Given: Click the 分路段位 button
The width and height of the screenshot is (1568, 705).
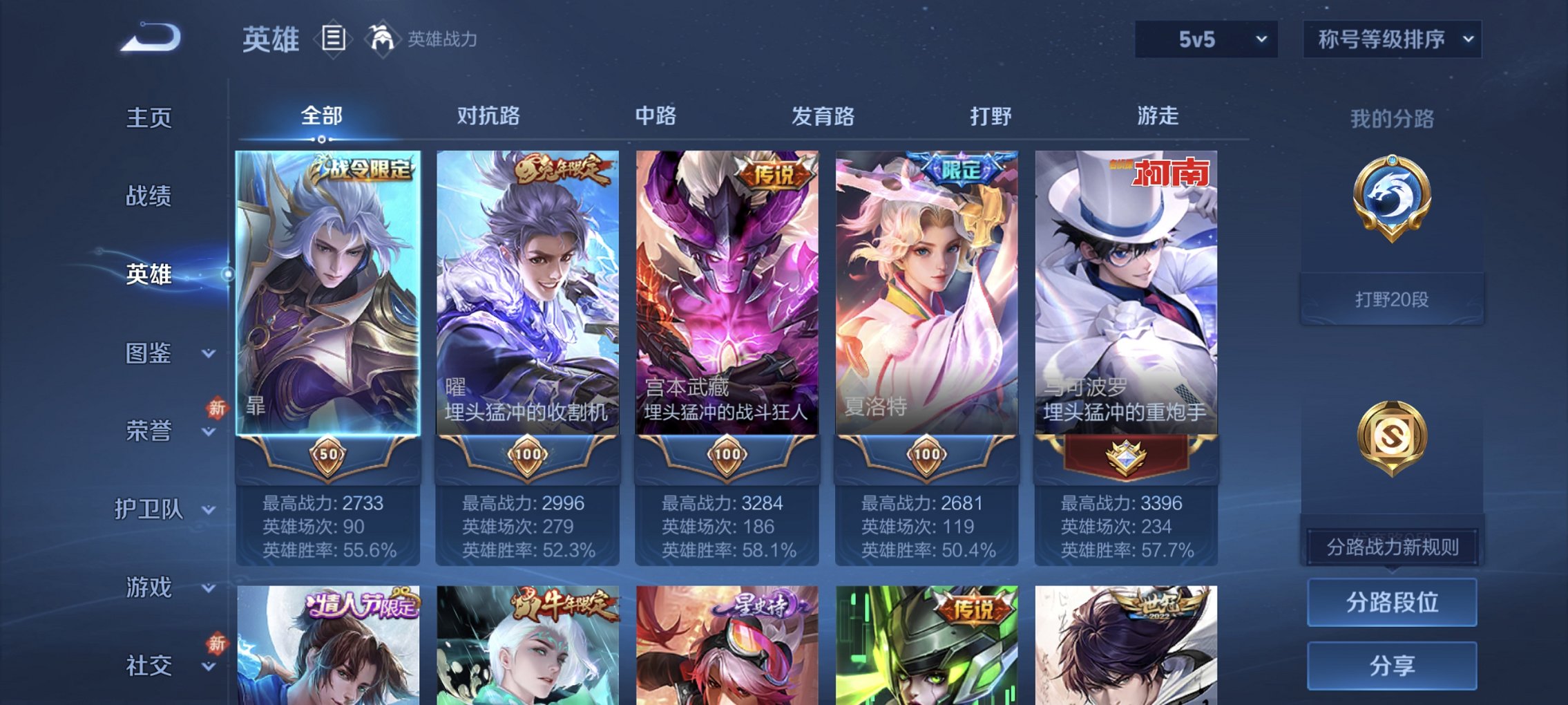Looking at the screenshot, I should point(1392,603).
